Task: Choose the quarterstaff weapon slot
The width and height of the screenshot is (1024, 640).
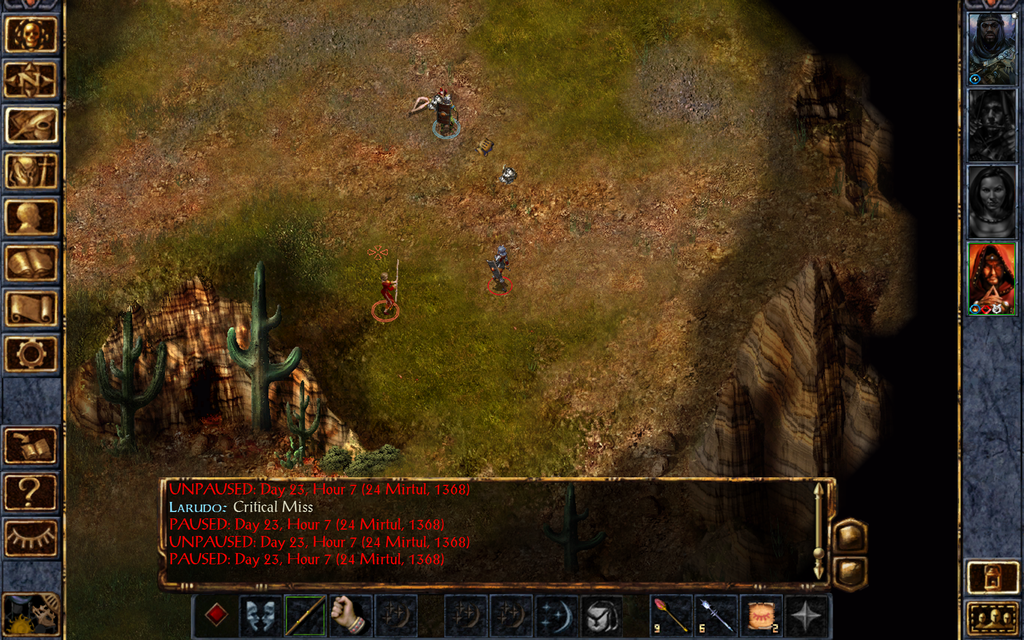Action: [305, 615]
